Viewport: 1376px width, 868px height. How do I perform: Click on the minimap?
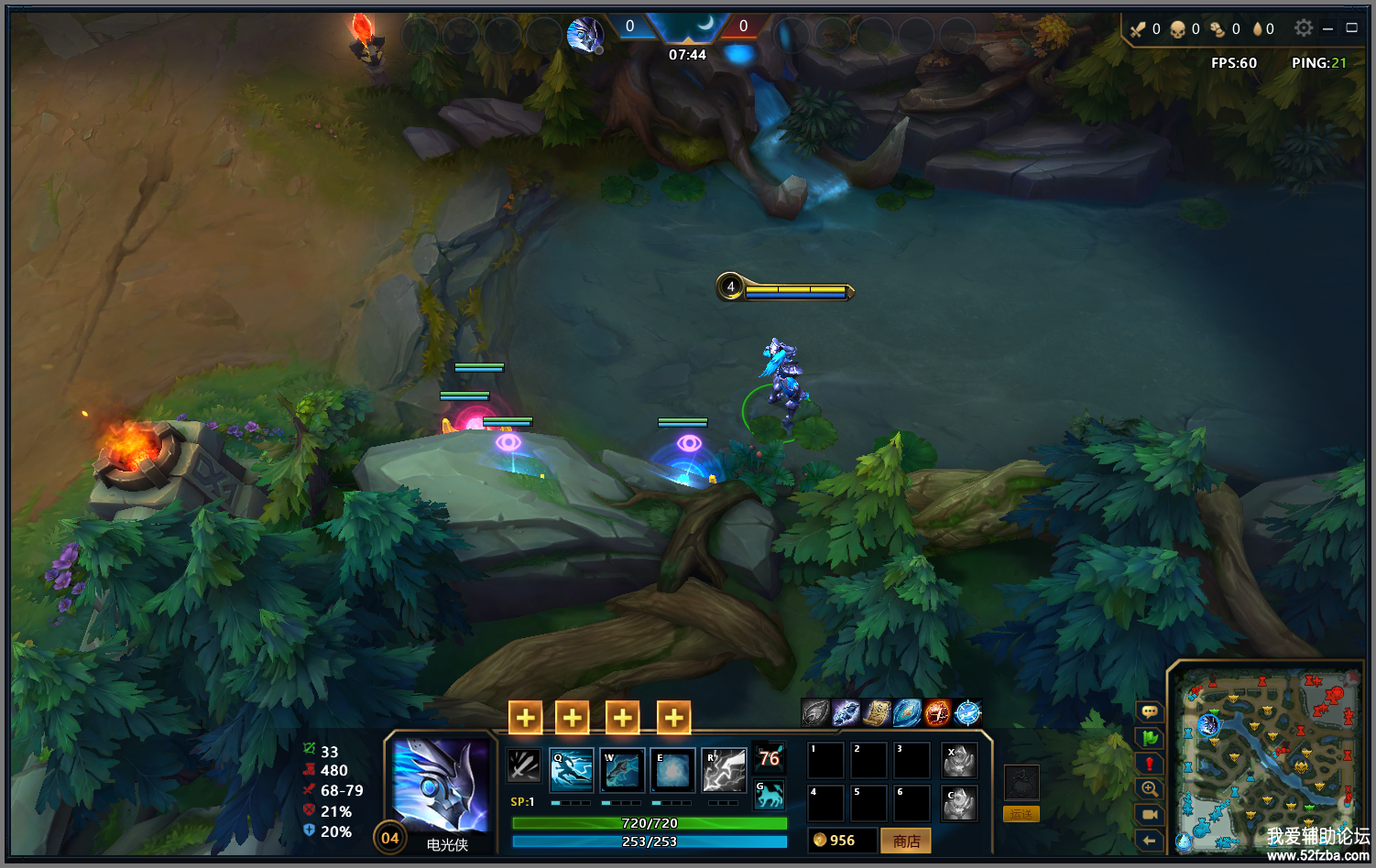coord(1267,760)
